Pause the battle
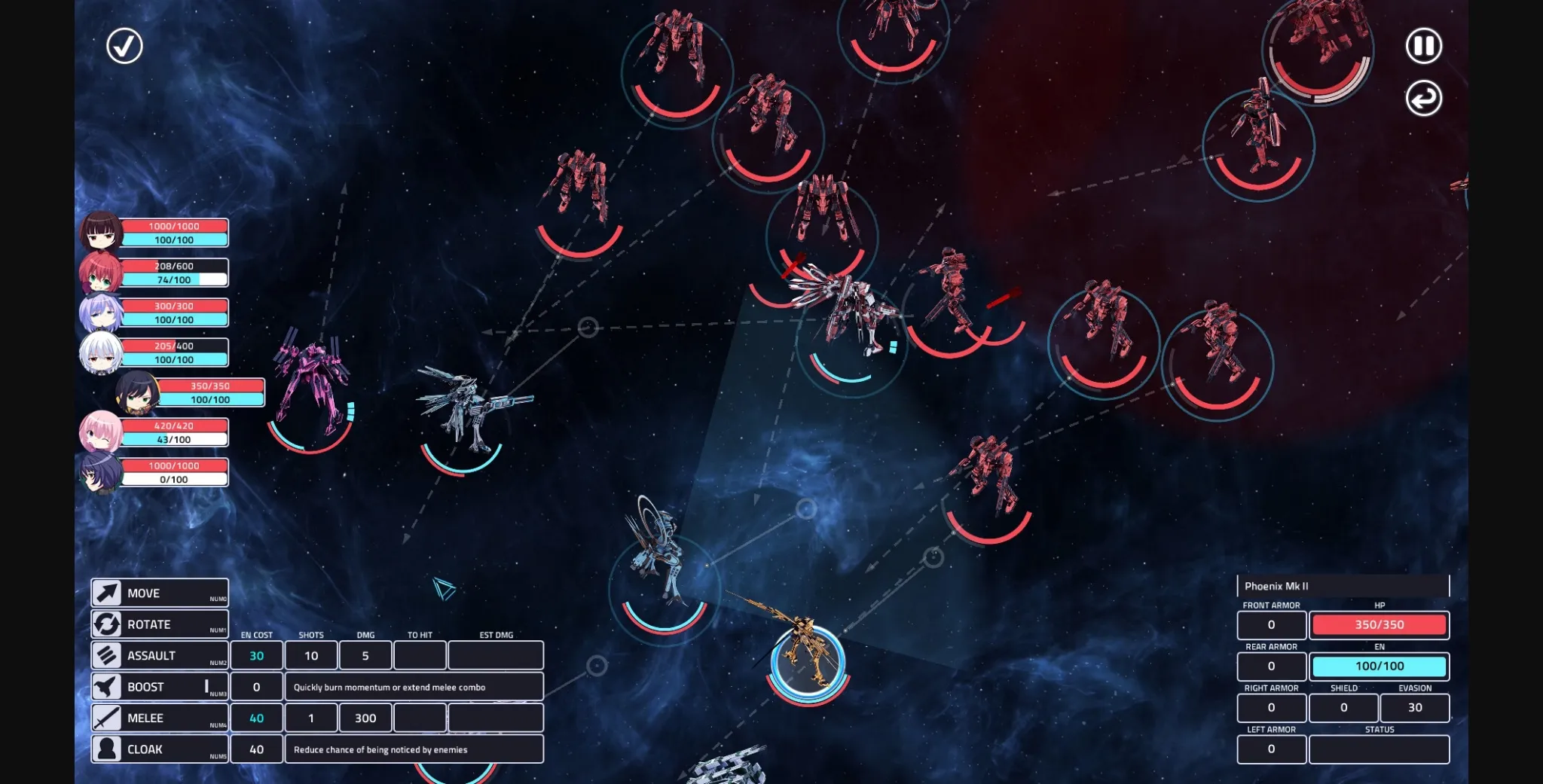Image resolution: width=1543 pixels, height=784 pixels. coord(1422,46)
